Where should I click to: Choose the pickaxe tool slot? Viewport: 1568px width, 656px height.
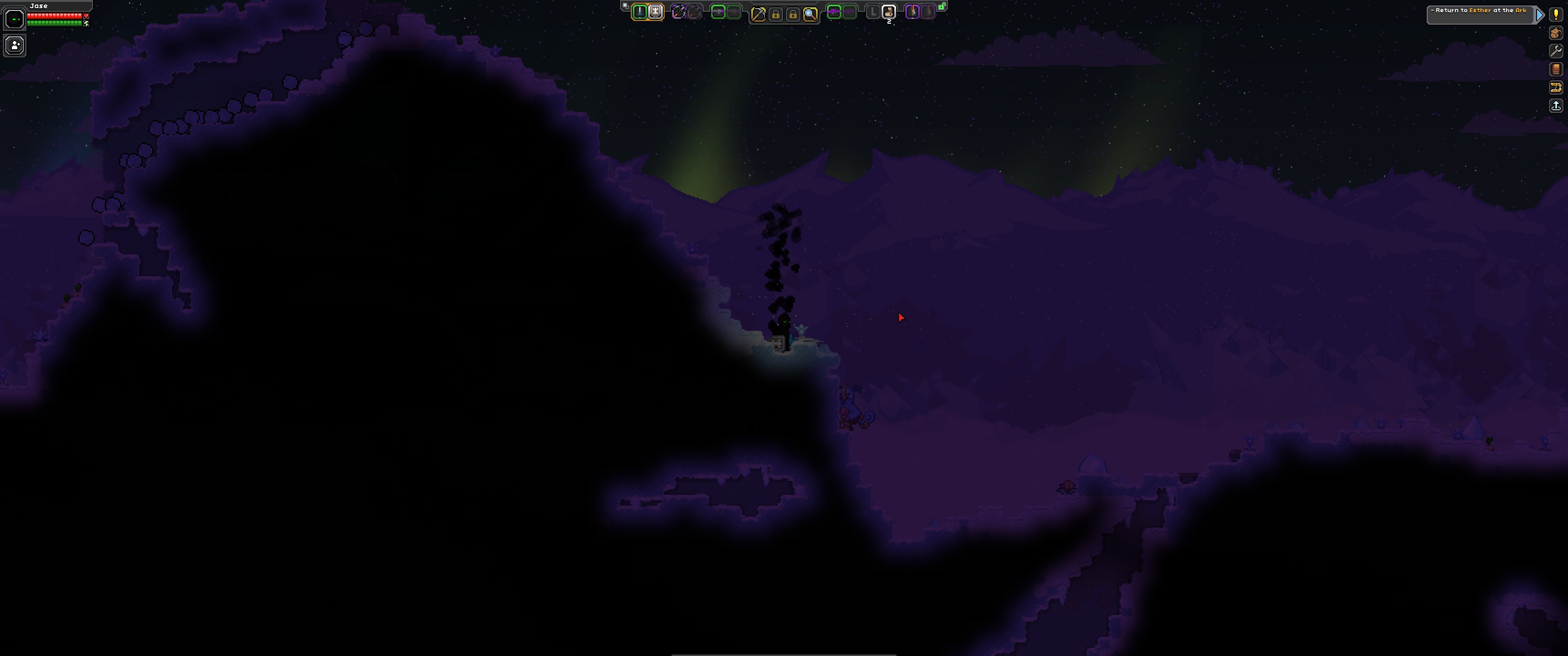(x=758, y=14)
